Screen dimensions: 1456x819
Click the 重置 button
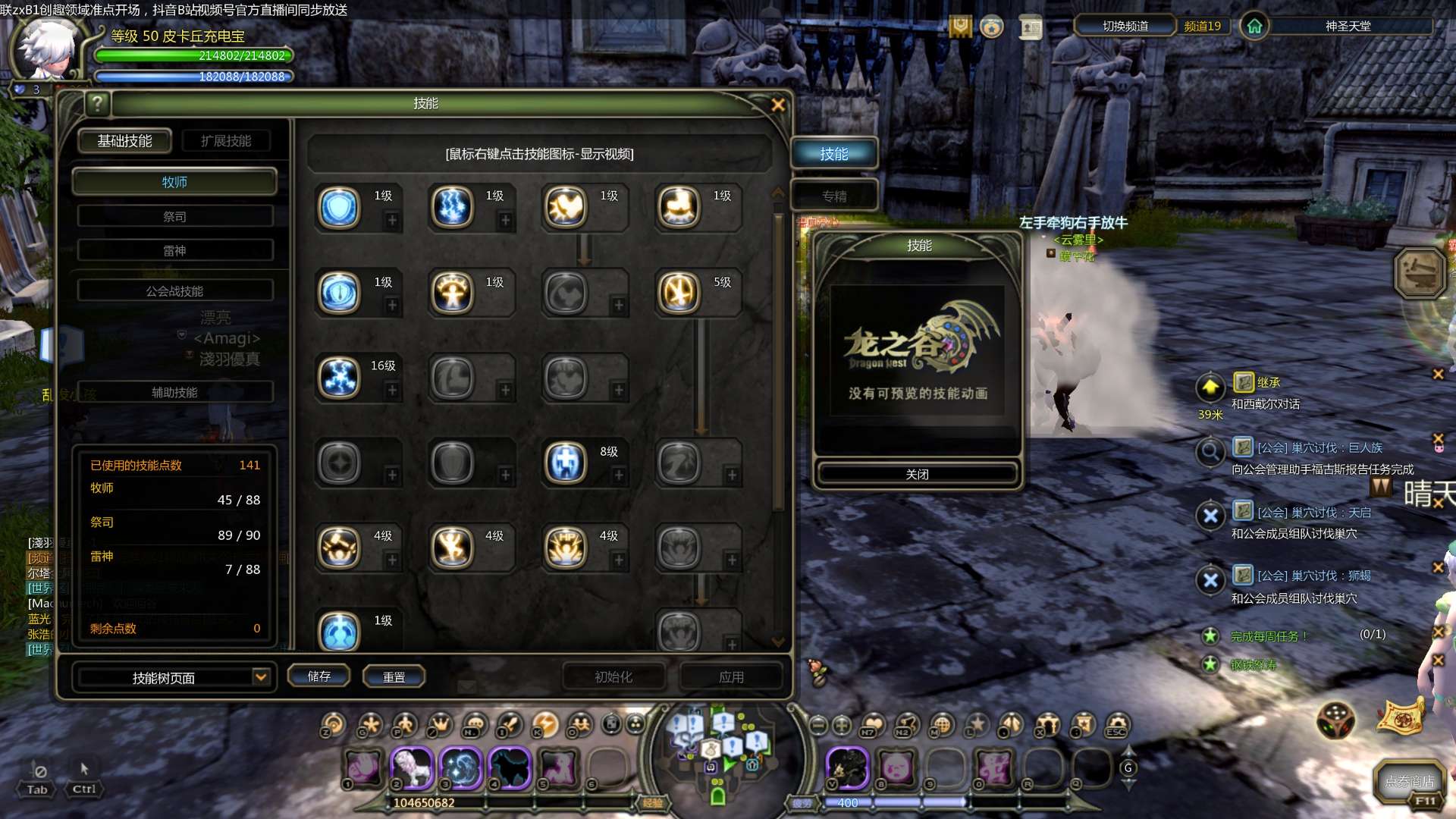pos(394,677)
